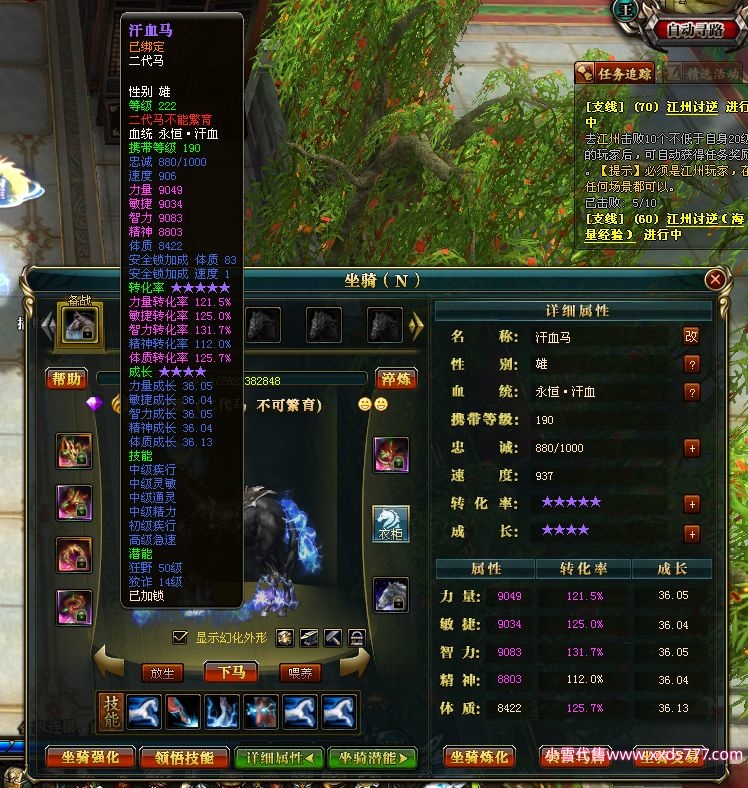
Task: Toggle the 显示幻化外形 checkbox
Action: tap(180, 637)
